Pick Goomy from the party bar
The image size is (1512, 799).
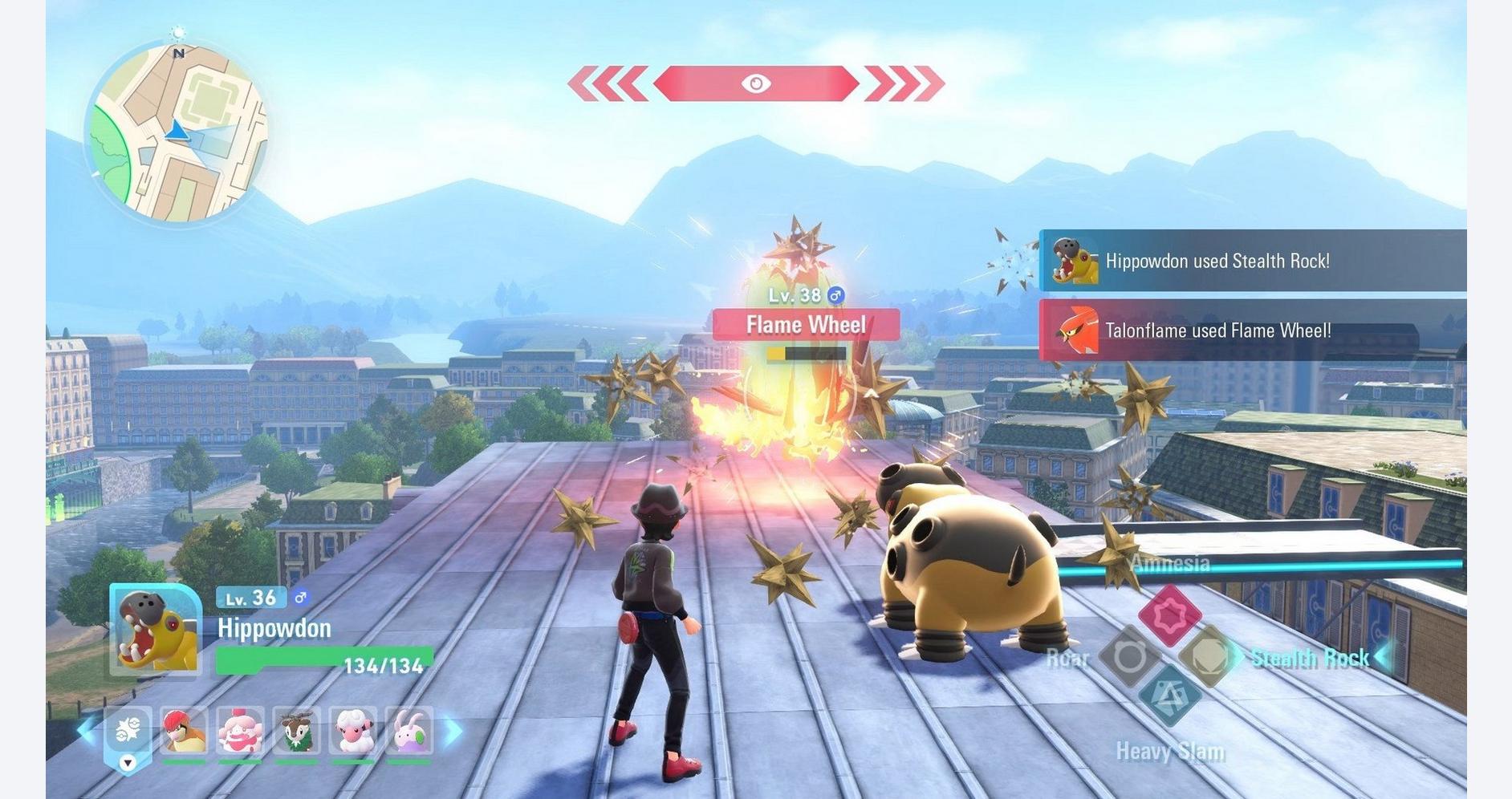coord(408,731)
